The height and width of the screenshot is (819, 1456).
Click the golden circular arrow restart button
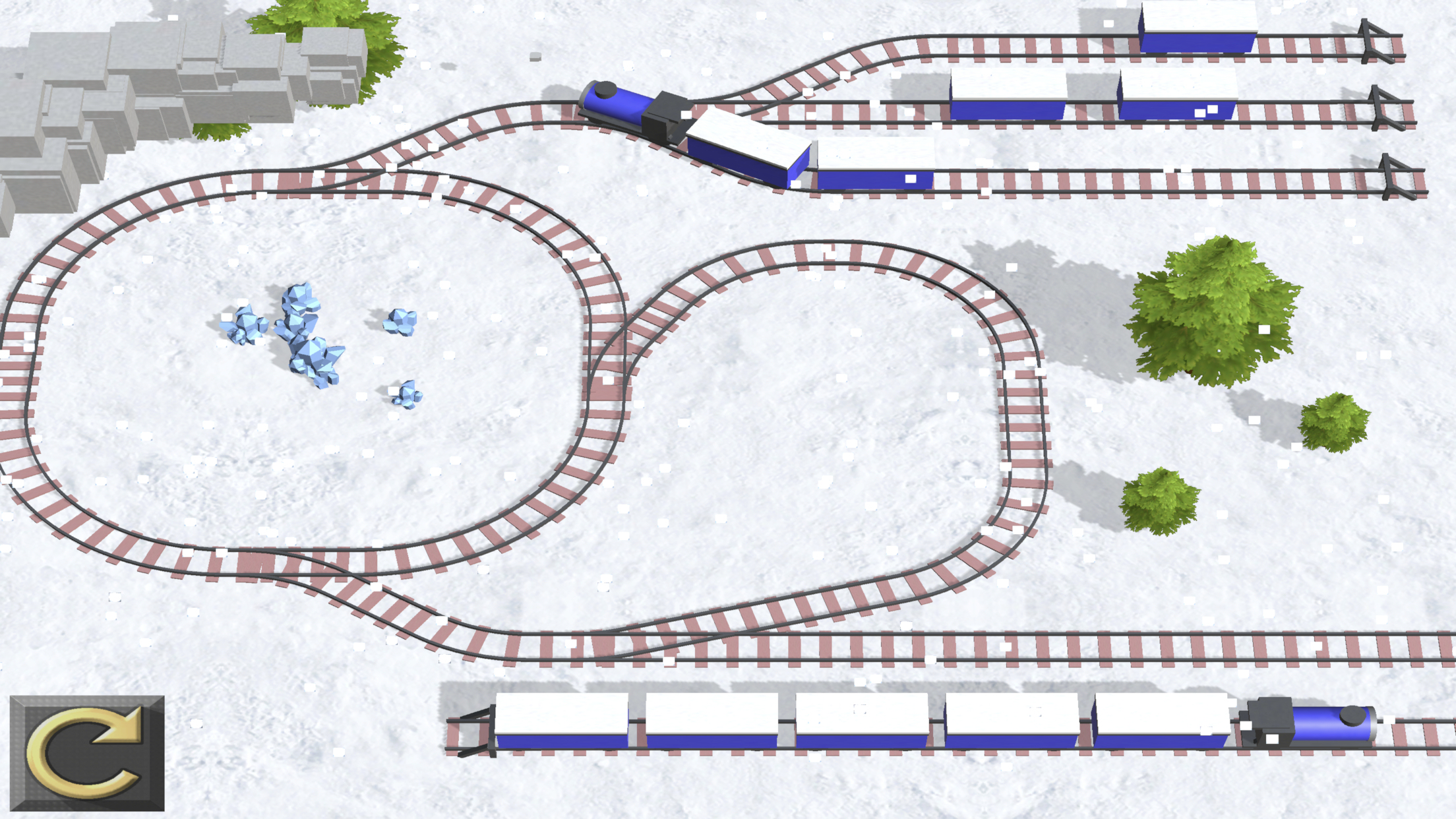pyautogui.click(x=87, y=752)
